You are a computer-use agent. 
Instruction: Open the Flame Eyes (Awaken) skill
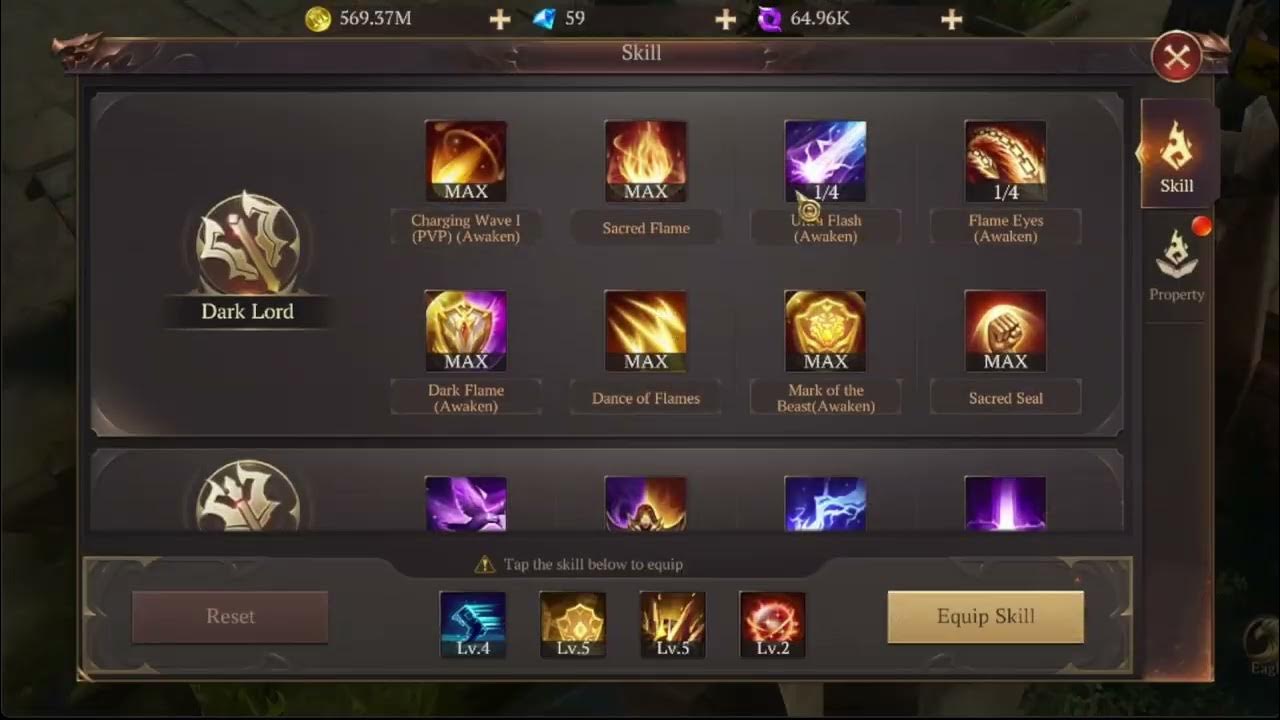pos(1005,160)
